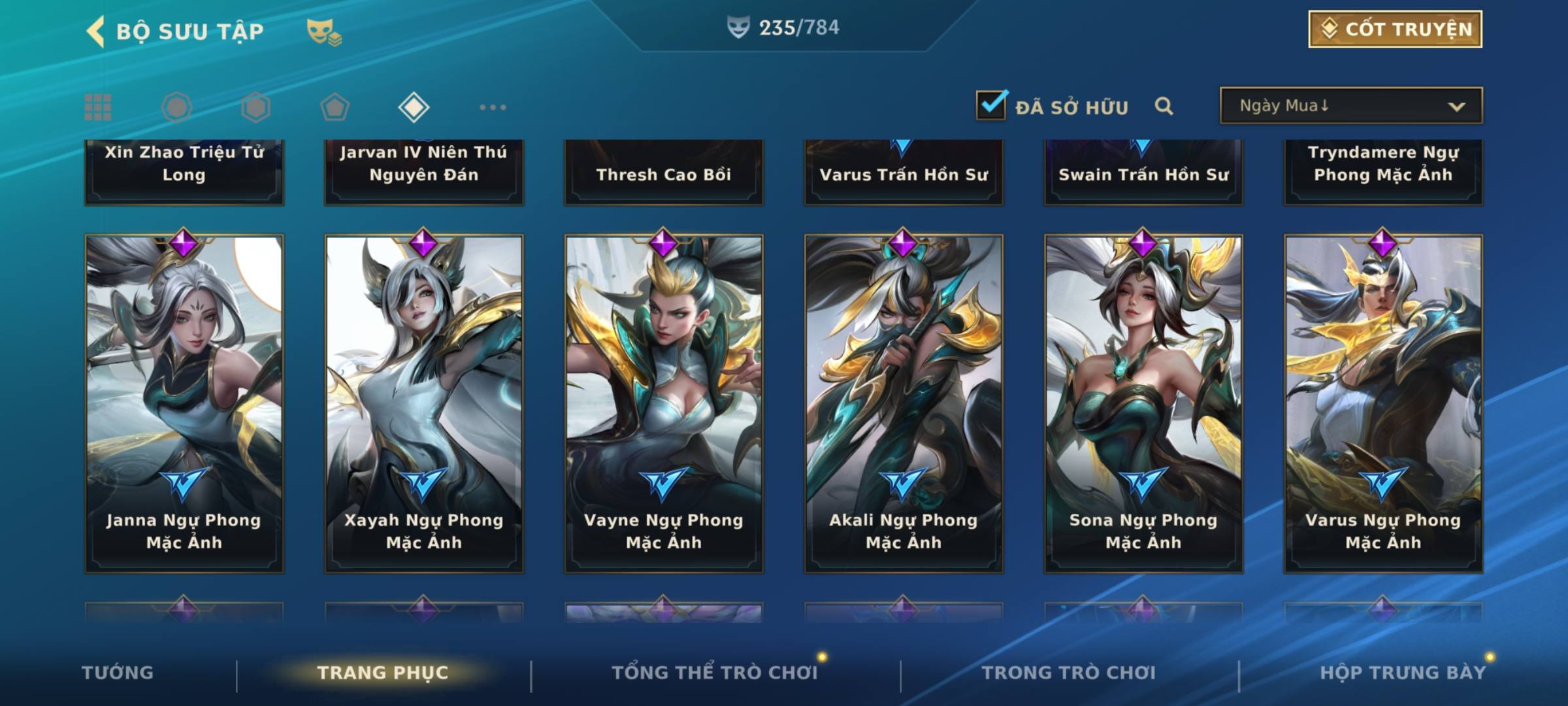
Task: Choose the pentagon rarity filter
Action: (x=335, y=107)
